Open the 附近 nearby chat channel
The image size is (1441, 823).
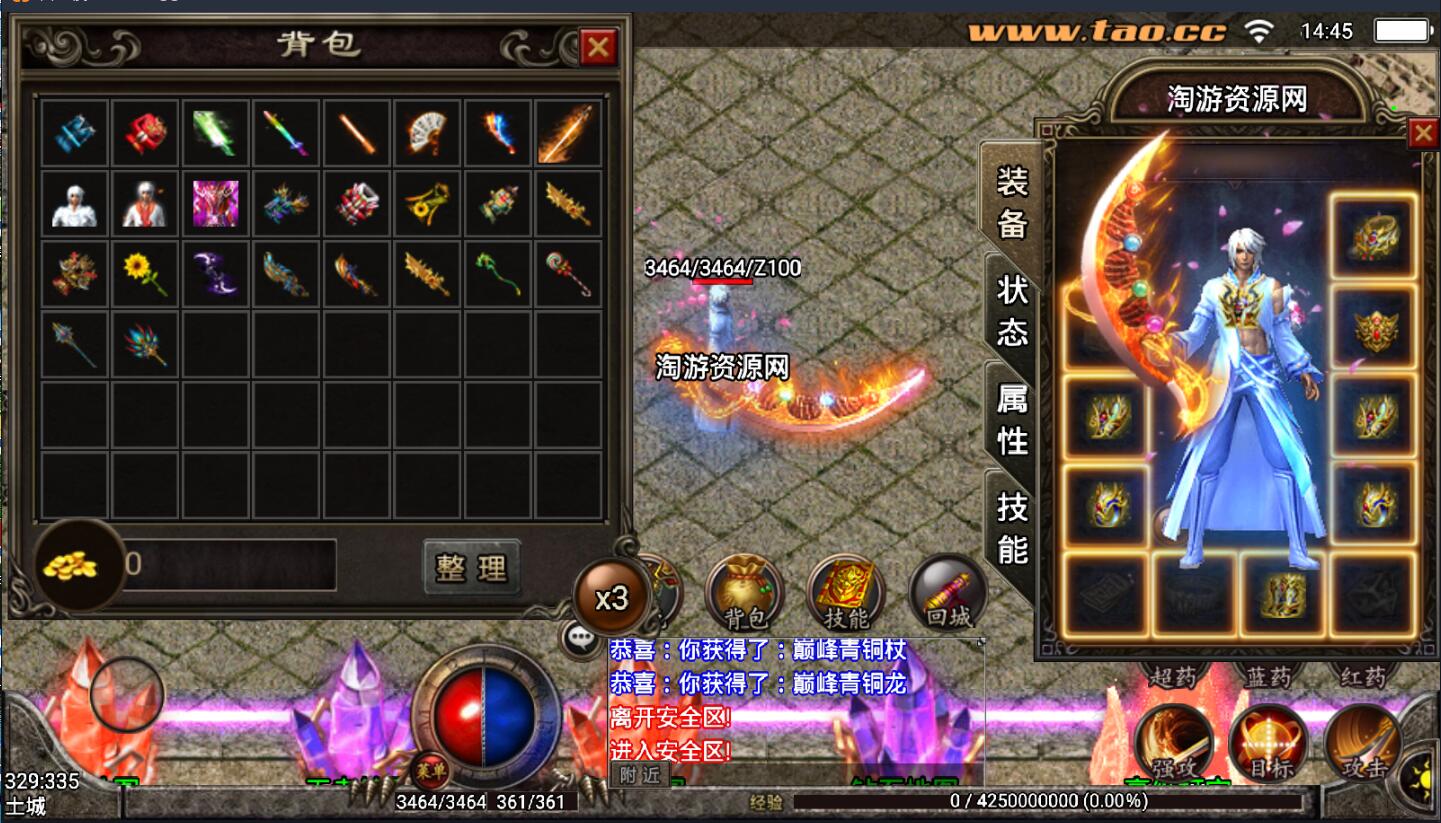pos(639,774)
